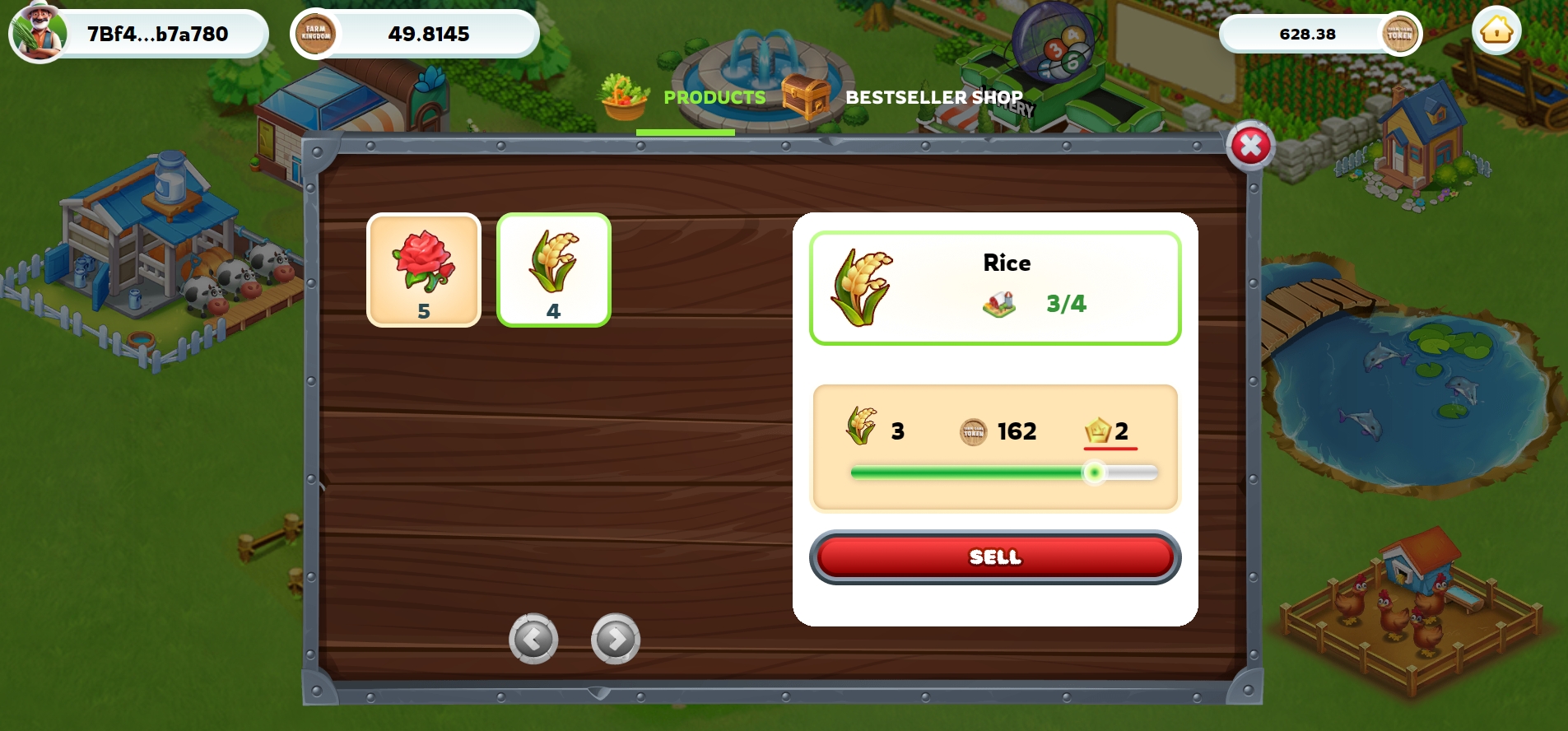Sell the selected rice
The image size is (1568, 731).
click(994, 557)
